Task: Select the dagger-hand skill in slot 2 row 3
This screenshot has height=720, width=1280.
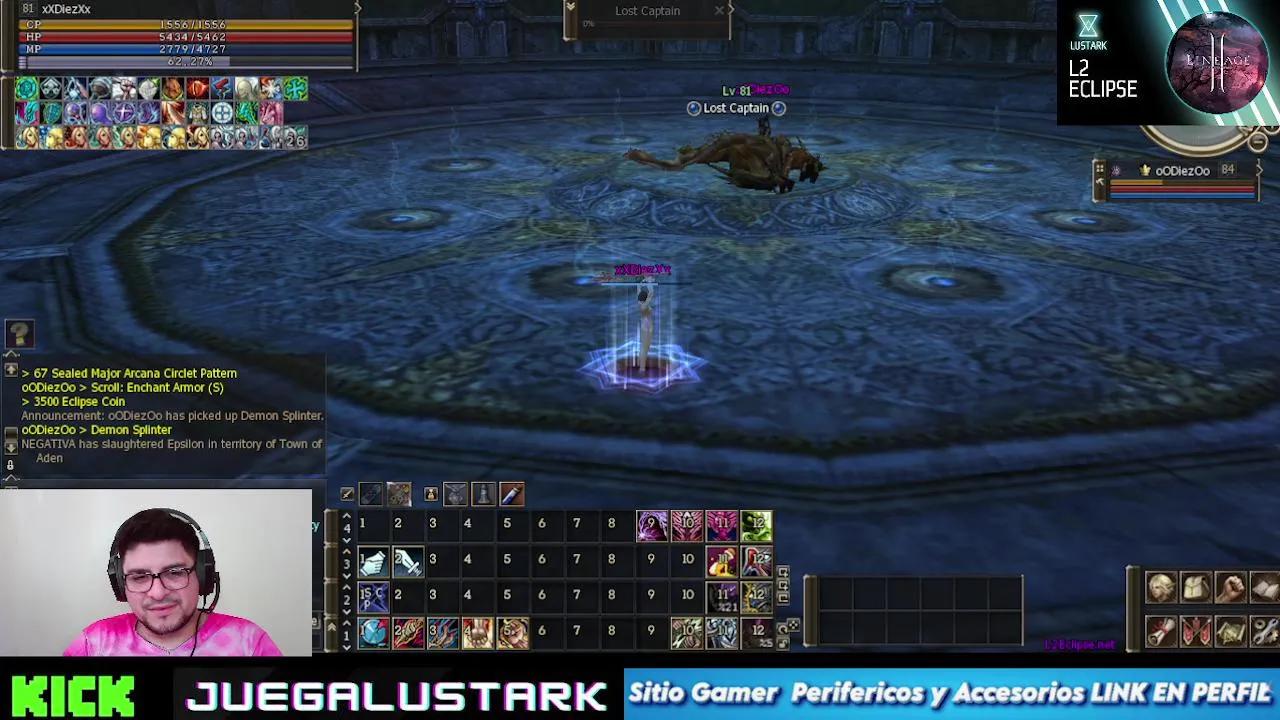Action: click(x=407, y=561)
